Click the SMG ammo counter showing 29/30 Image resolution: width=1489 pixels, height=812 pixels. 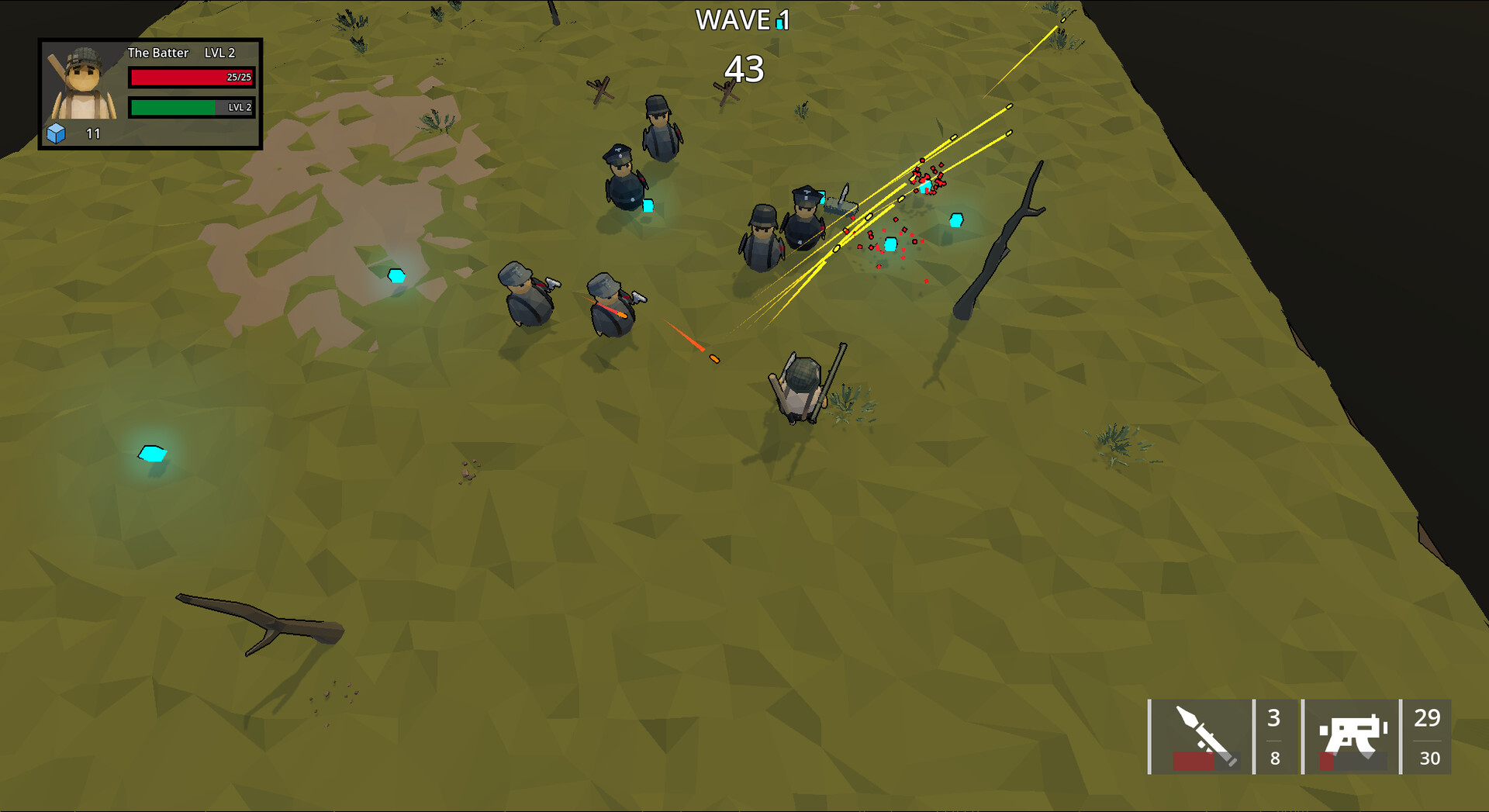(x=1425, y=737)
